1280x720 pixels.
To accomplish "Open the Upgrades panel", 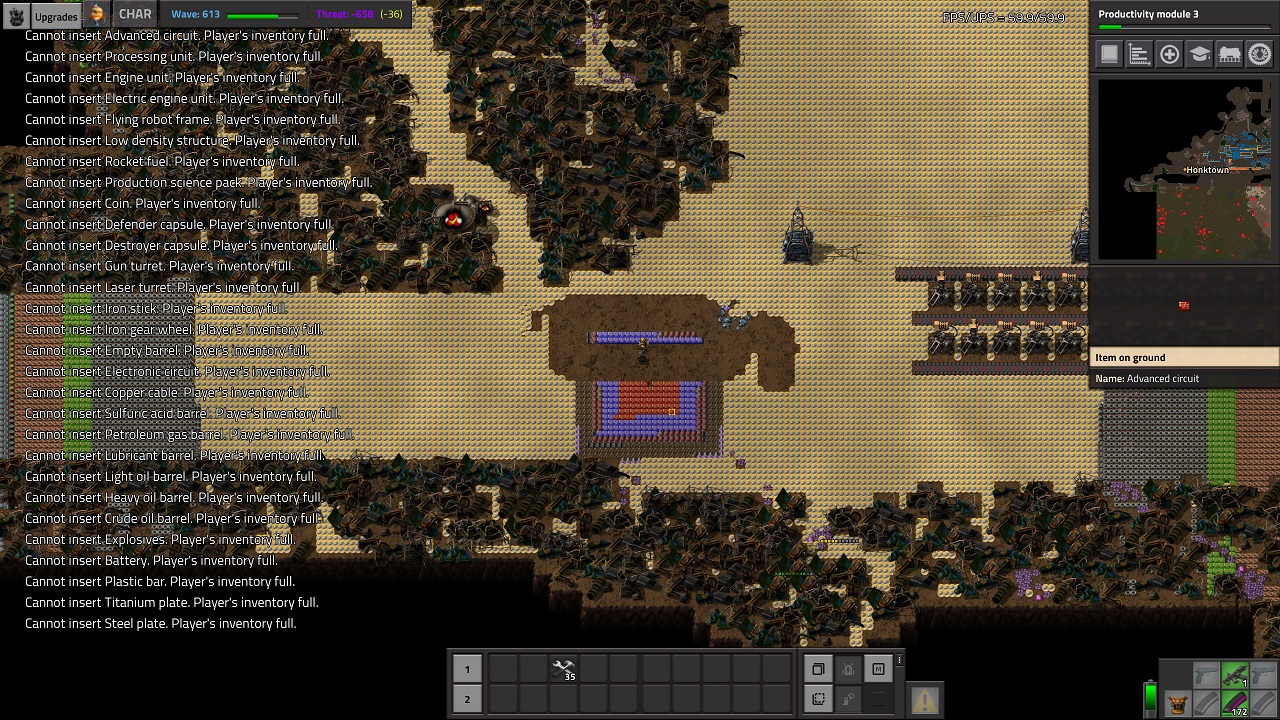I will tap(55, 16).
